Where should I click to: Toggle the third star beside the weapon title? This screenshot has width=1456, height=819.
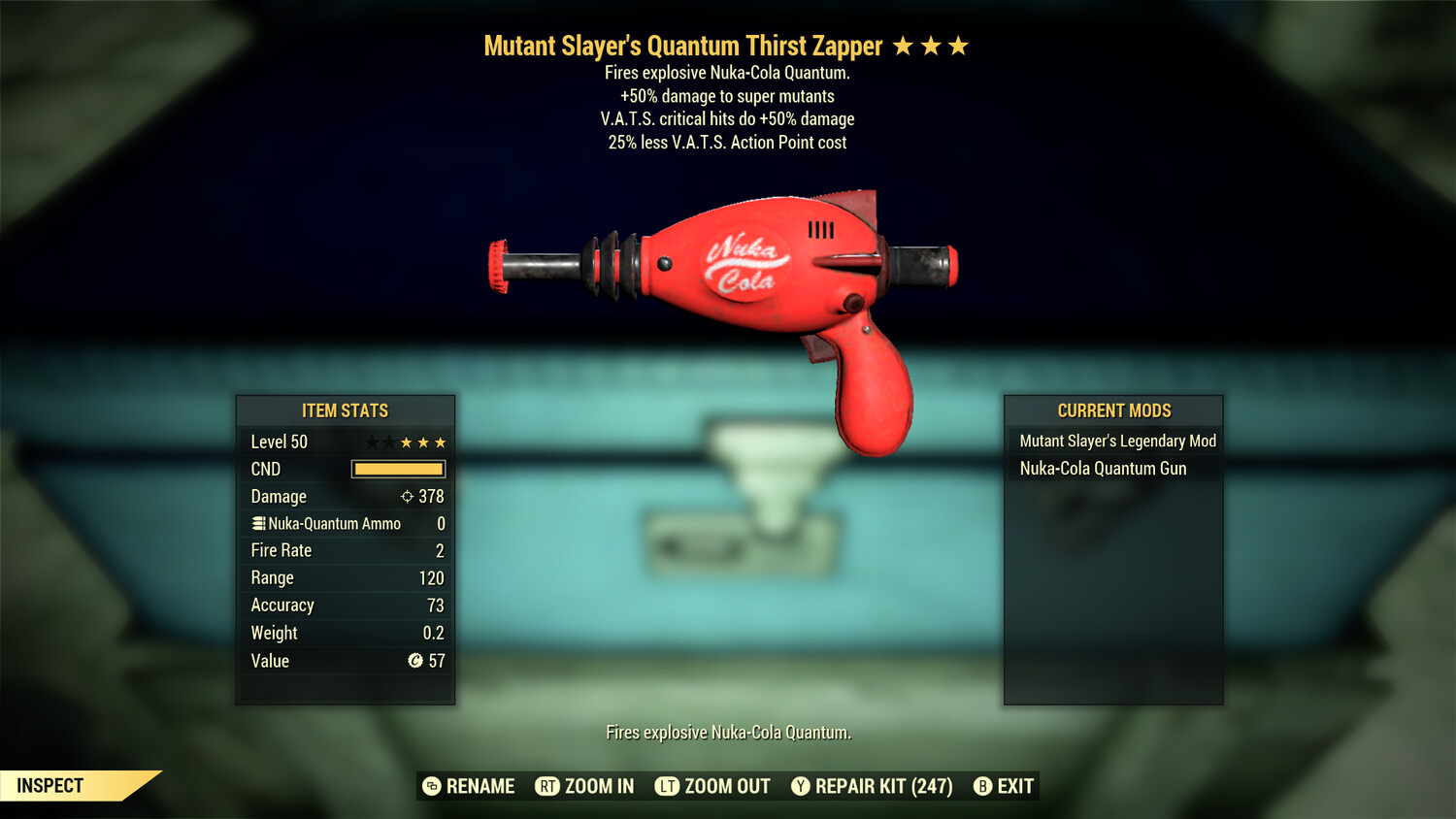point(960,45)
